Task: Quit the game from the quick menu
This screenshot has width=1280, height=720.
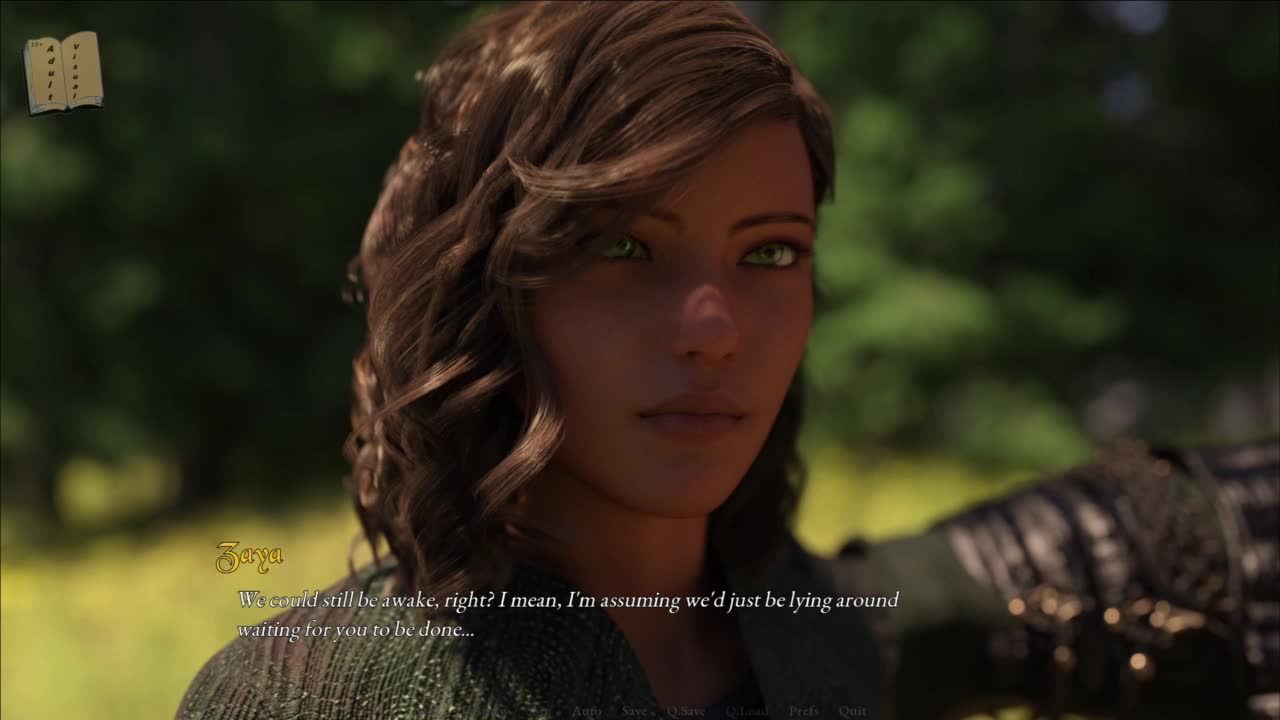Action: (853, 711)
